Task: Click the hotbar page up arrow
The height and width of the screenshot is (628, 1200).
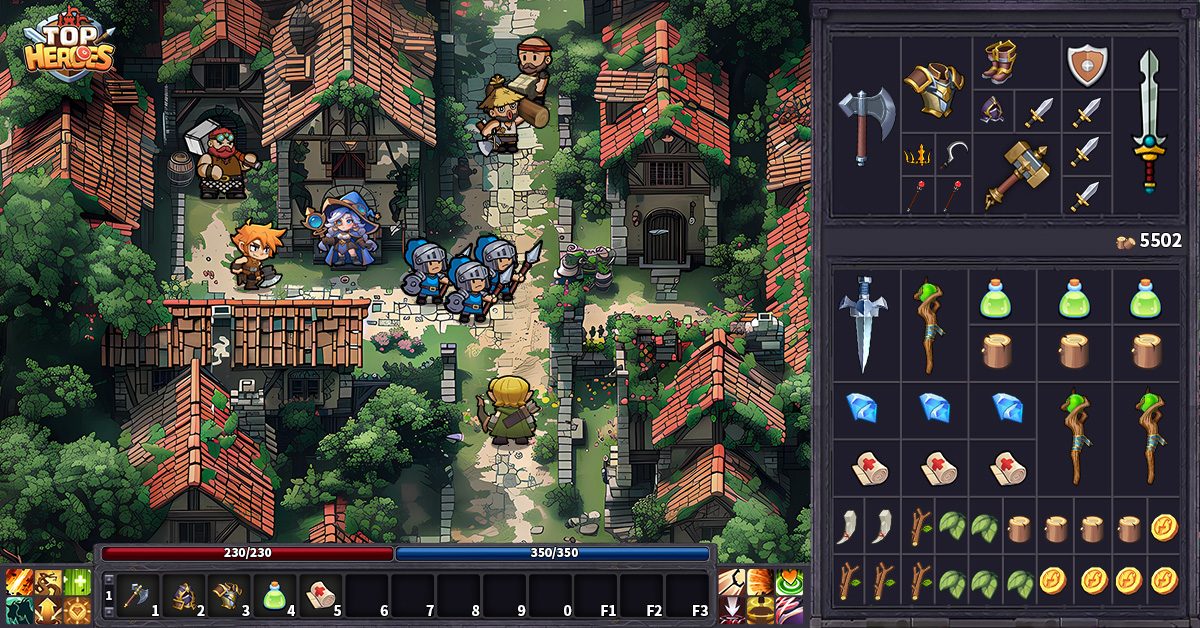Action: click(x=109, y=579)
